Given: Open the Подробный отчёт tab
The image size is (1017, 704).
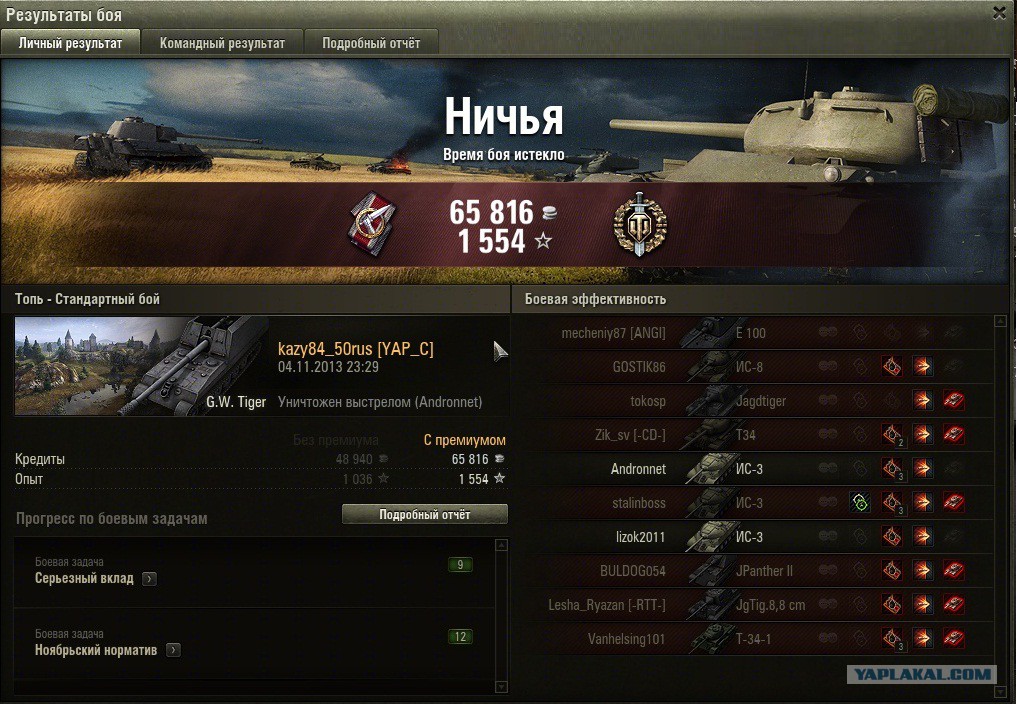Looking at the screenshot, I should pos(371,43).
